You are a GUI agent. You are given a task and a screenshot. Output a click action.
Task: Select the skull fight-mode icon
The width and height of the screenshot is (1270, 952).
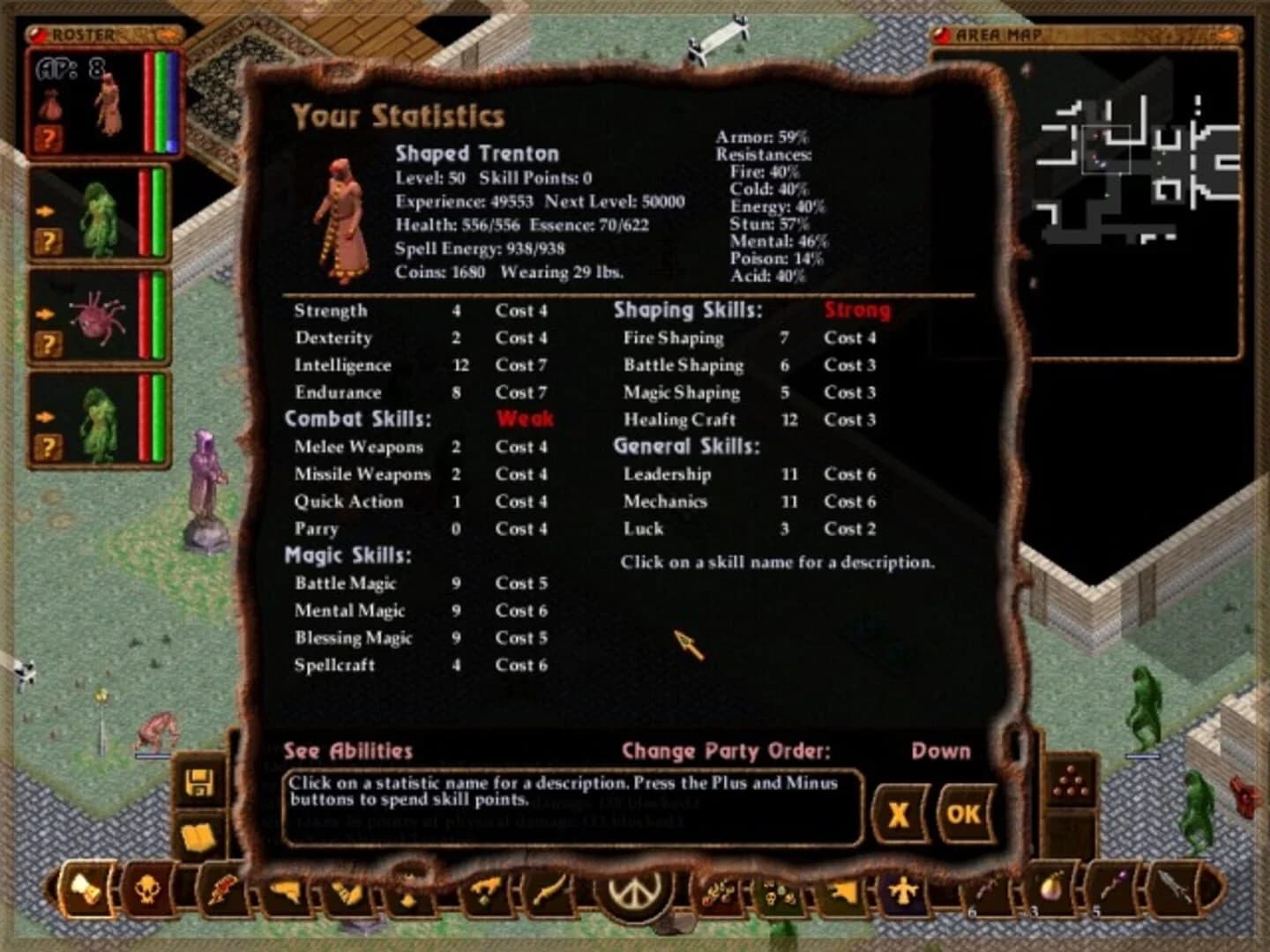click(148, 892)
